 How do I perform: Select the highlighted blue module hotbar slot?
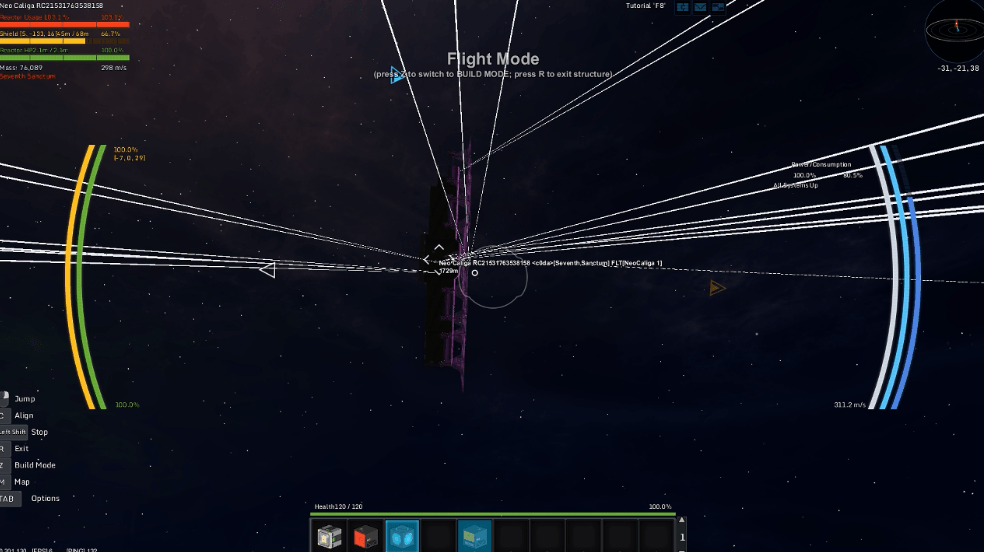[x=401, y=536]
